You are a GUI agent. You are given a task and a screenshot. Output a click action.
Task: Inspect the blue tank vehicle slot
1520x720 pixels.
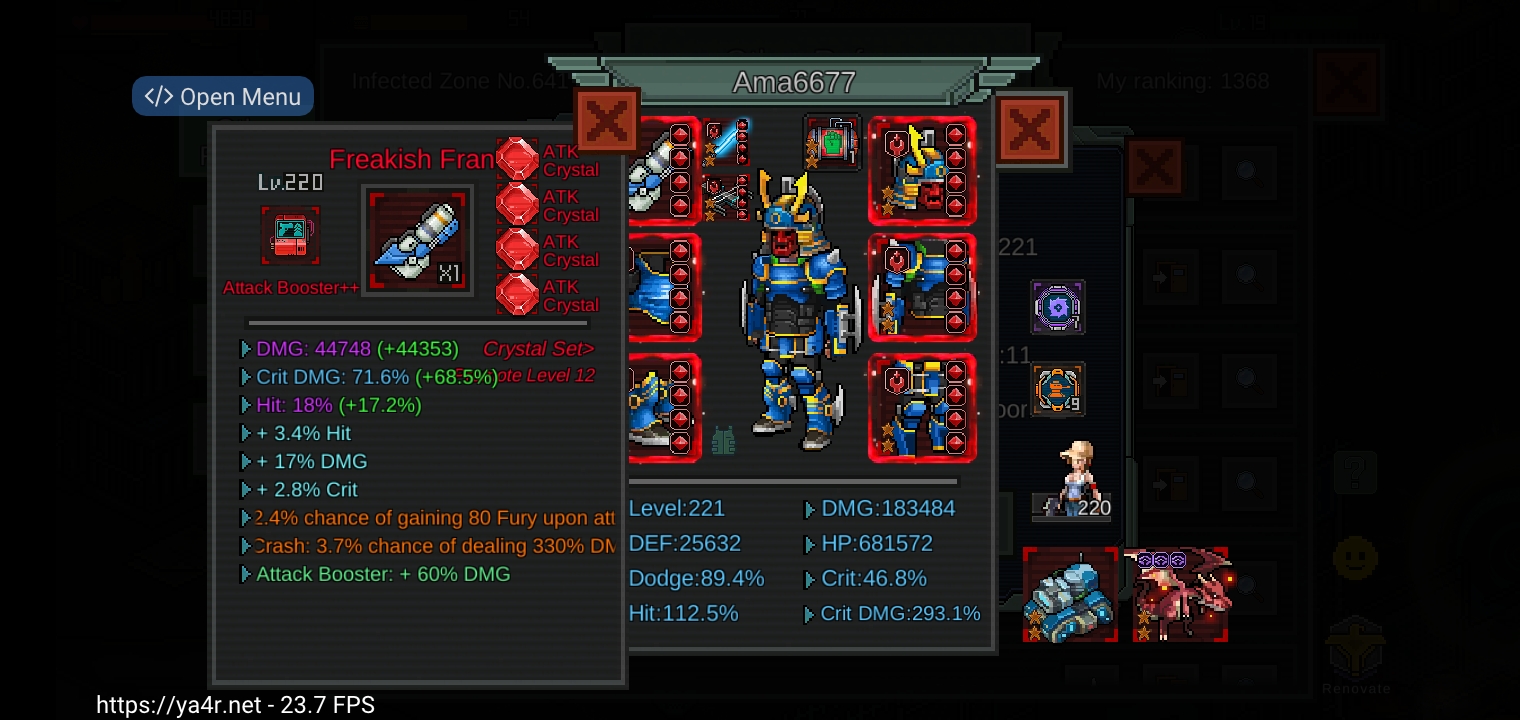click(1070, 595)
